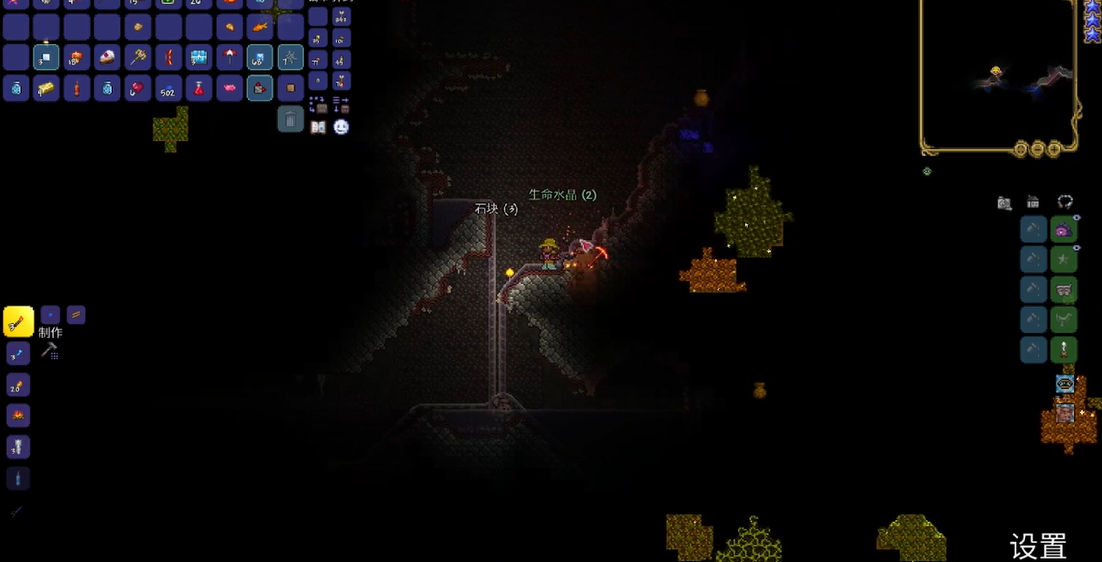Select the pink gel item slot
The image size is (1102, 562).
(229, 89)
